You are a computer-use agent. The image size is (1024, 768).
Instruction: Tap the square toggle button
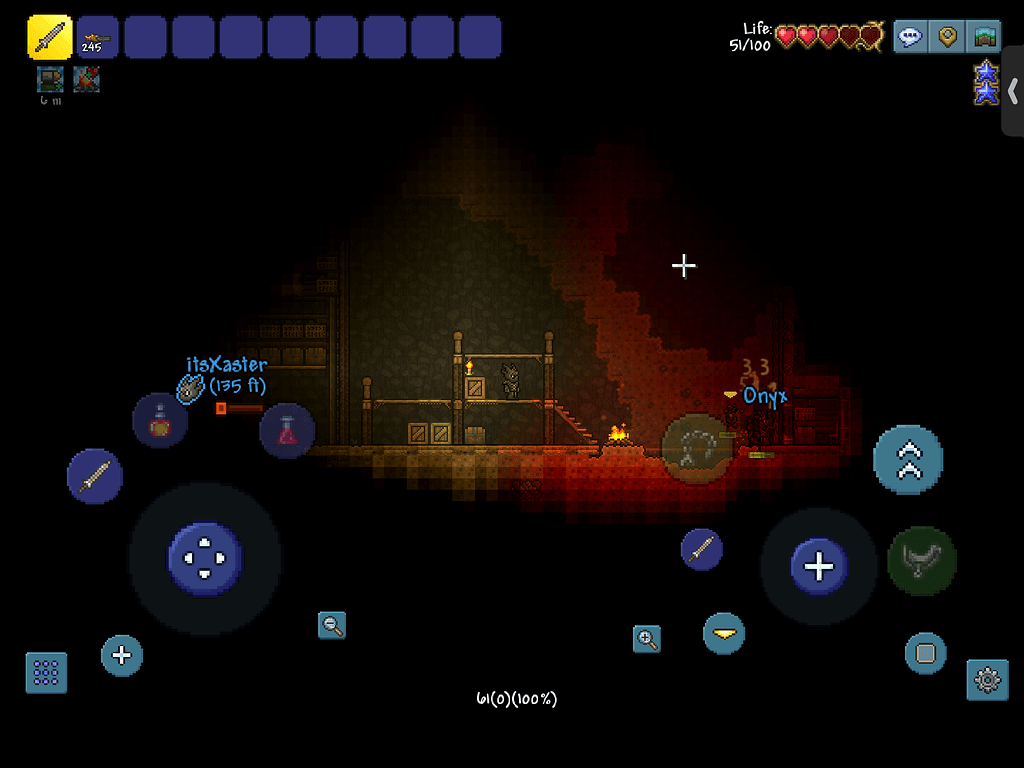(x=925, y=654)
